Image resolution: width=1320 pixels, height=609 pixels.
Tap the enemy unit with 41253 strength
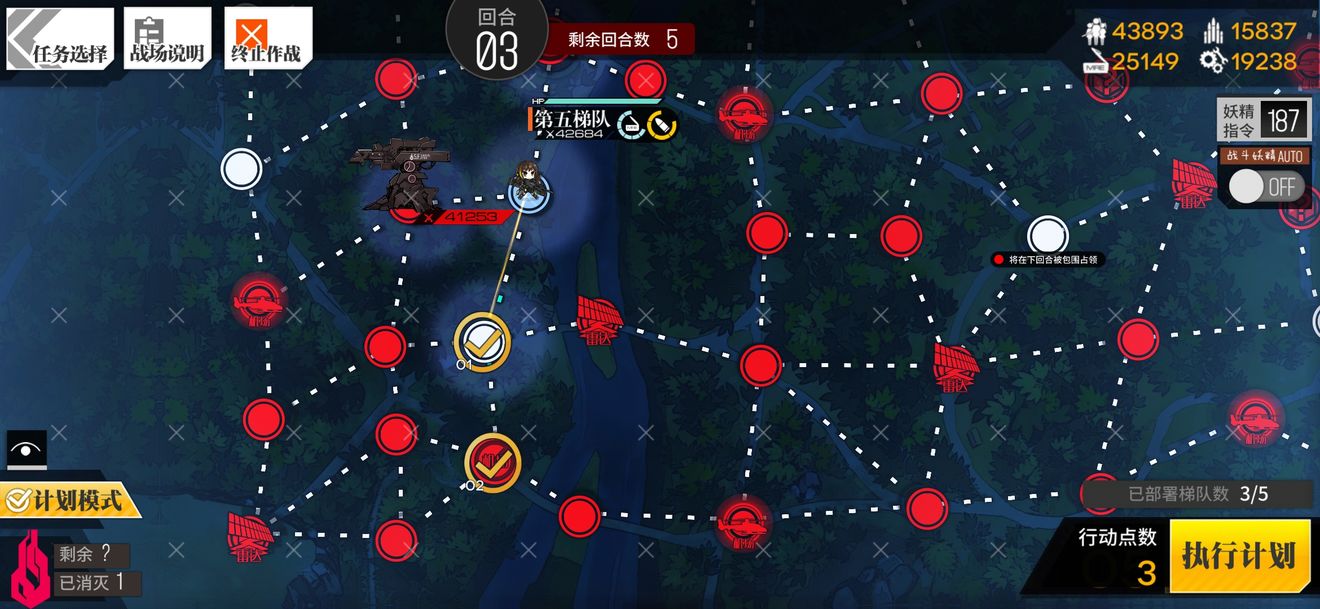pos(405,180)
